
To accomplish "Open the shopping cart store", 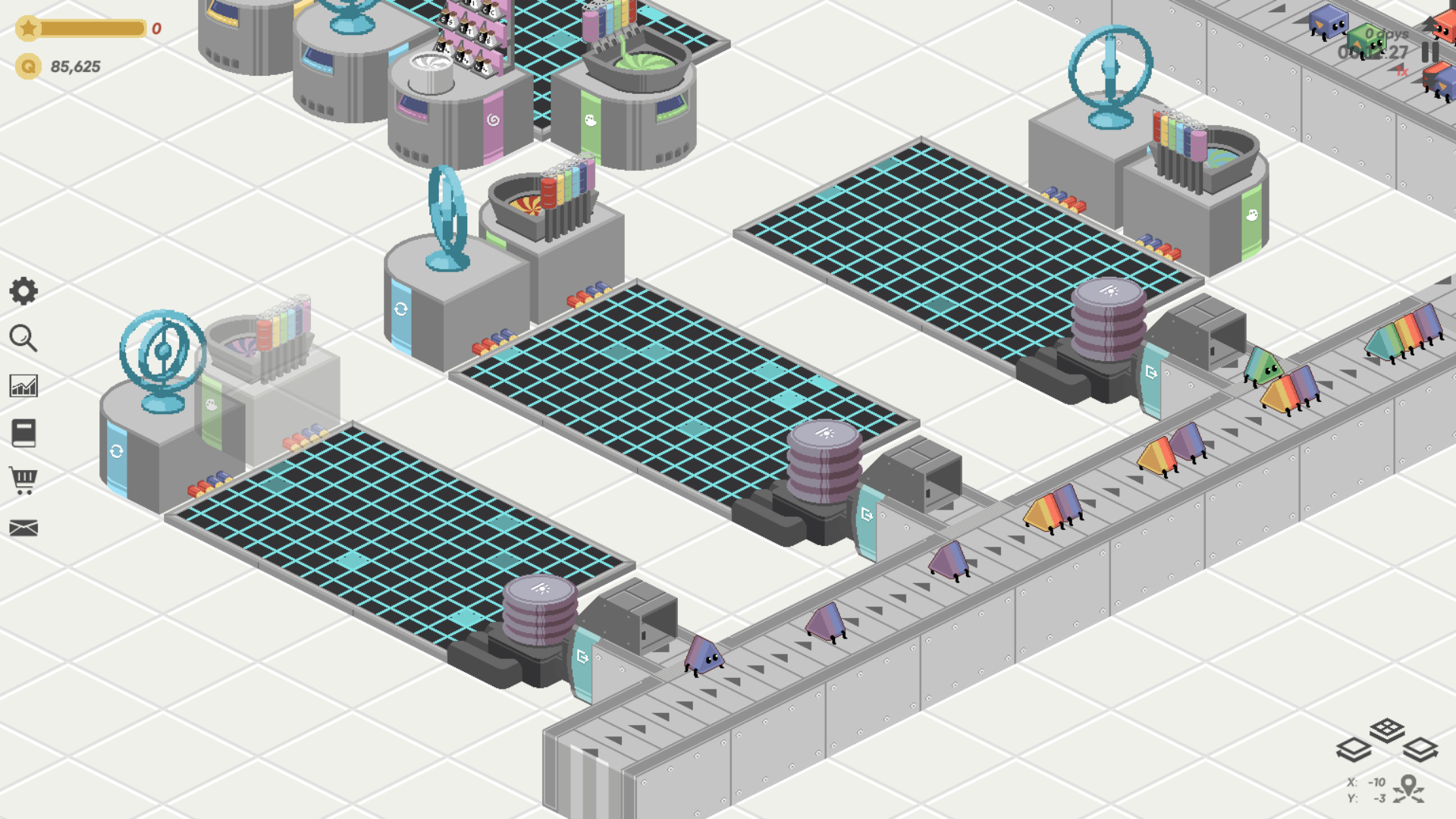I will [24, 481].
